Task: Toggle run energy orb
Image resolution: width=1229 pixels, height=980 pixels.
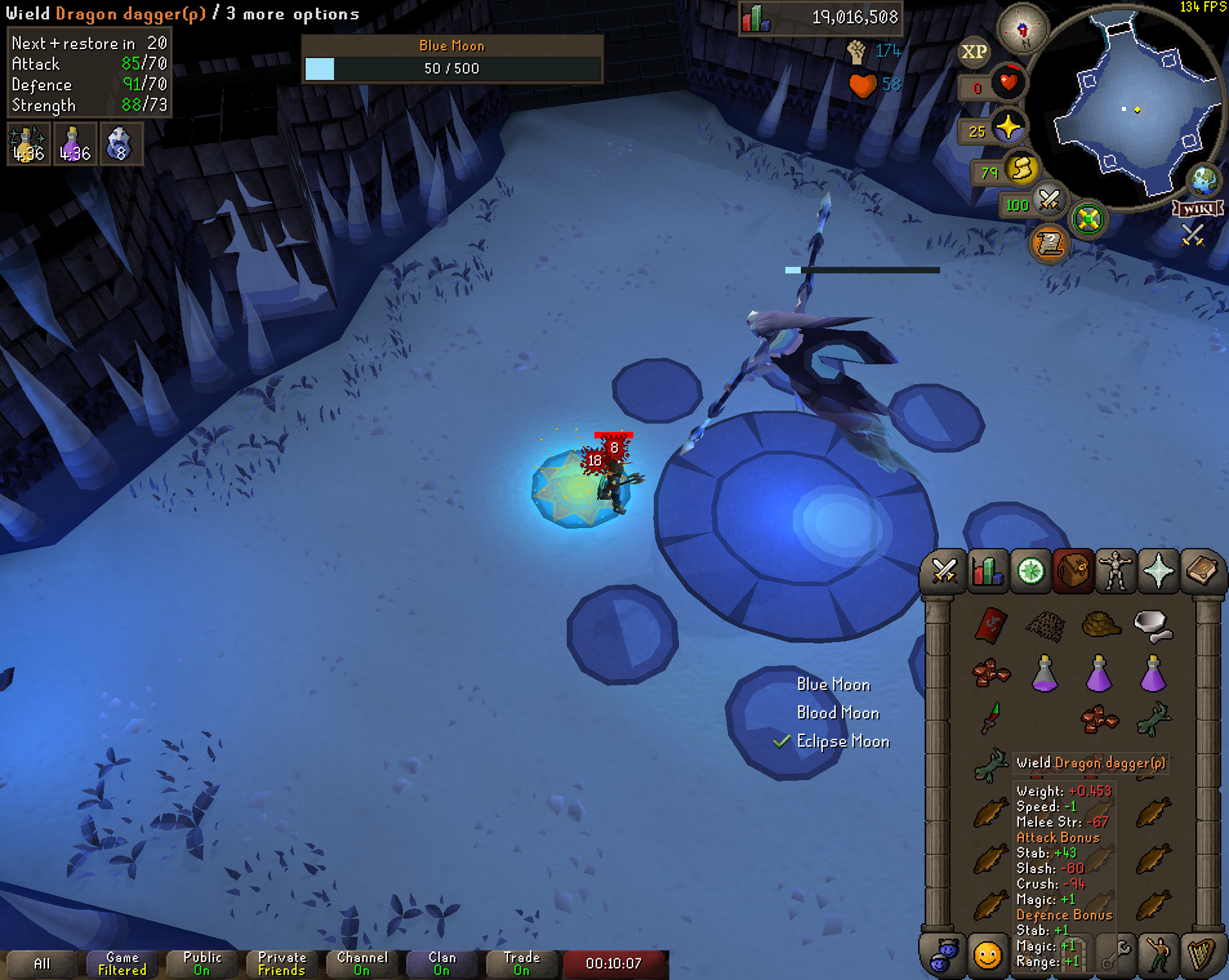Action: coord(1021,170)
